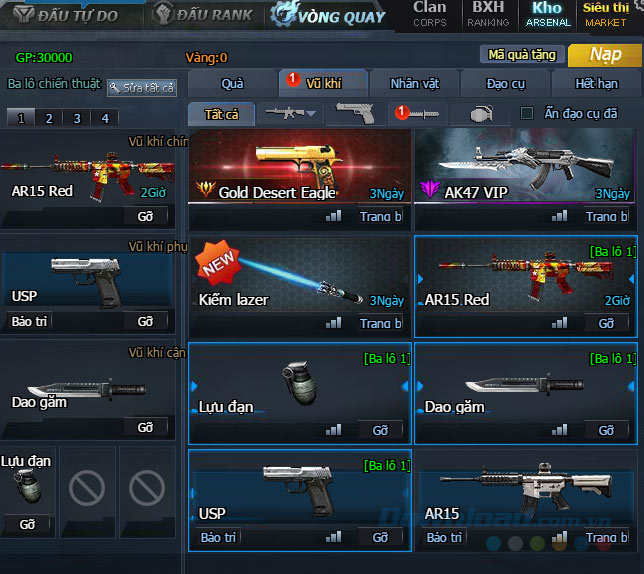
Task: Switch to the Nhân vật tab
Action: [417, 84]
